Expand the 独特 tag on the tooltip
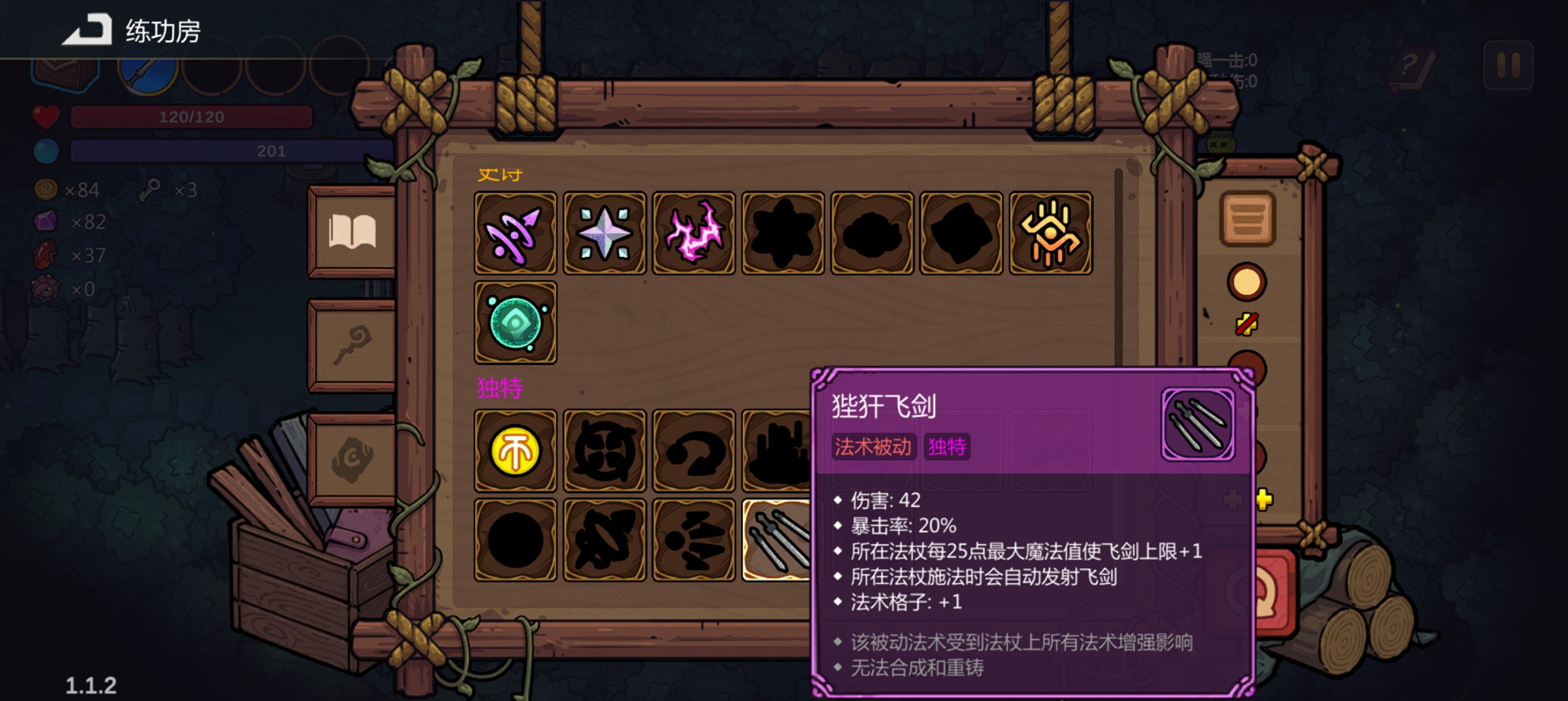The height and width of the screenshot is (701, 1568). point(945,446)
